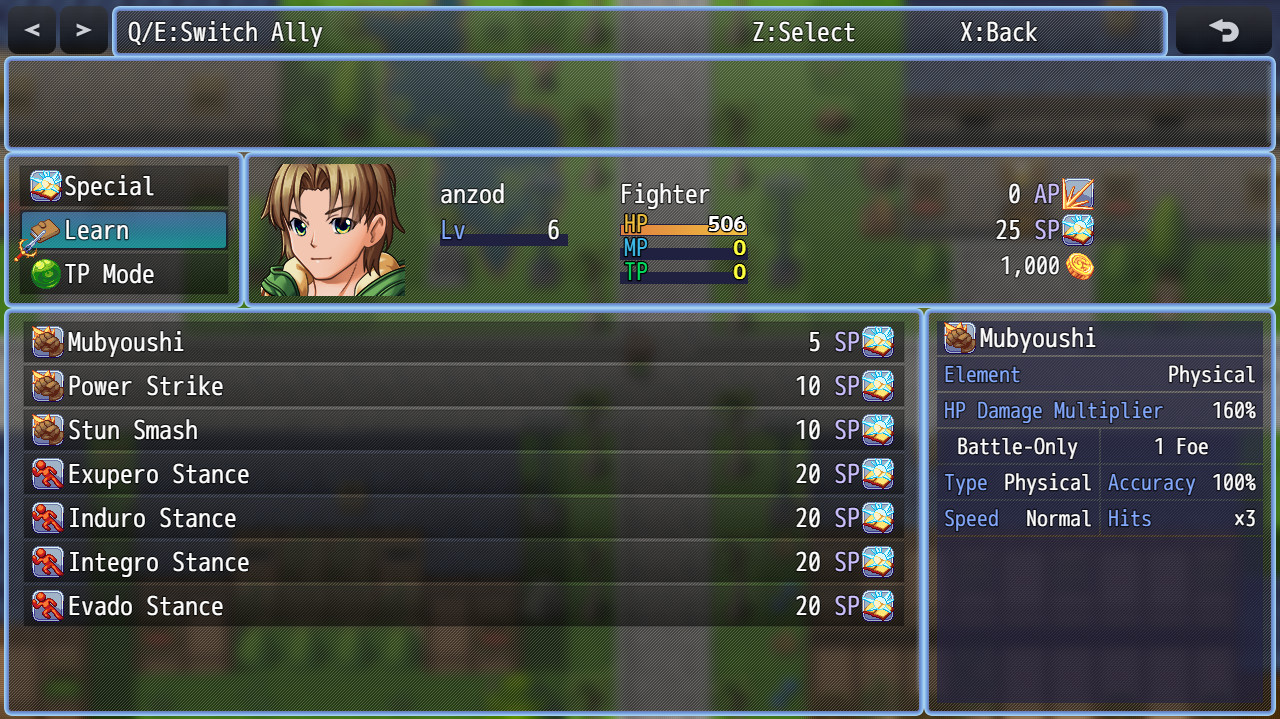Learn the Evado Stance skill

point(463,607)
